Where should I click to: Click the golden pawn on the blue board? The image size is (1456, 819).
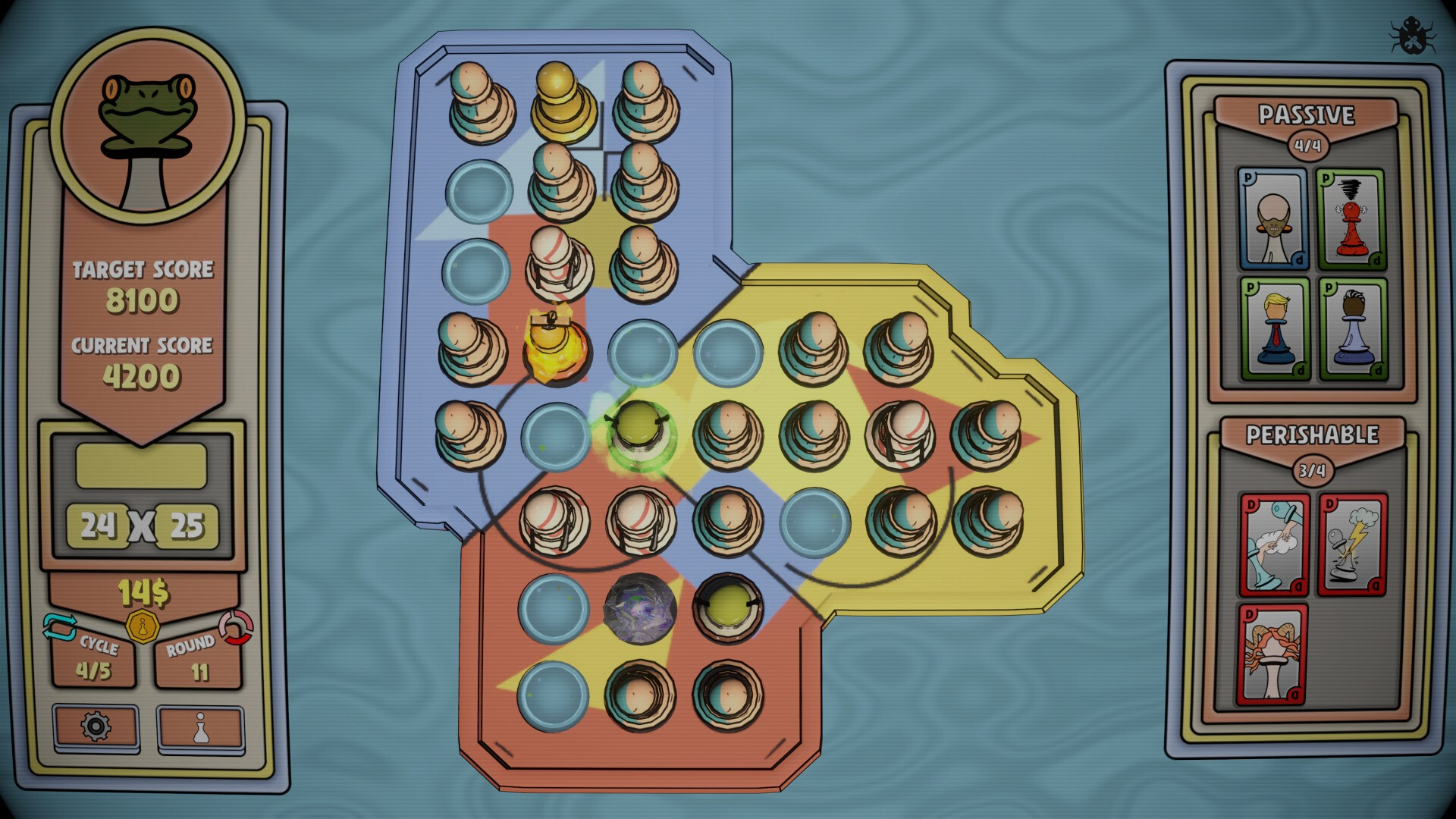point(562,99)
